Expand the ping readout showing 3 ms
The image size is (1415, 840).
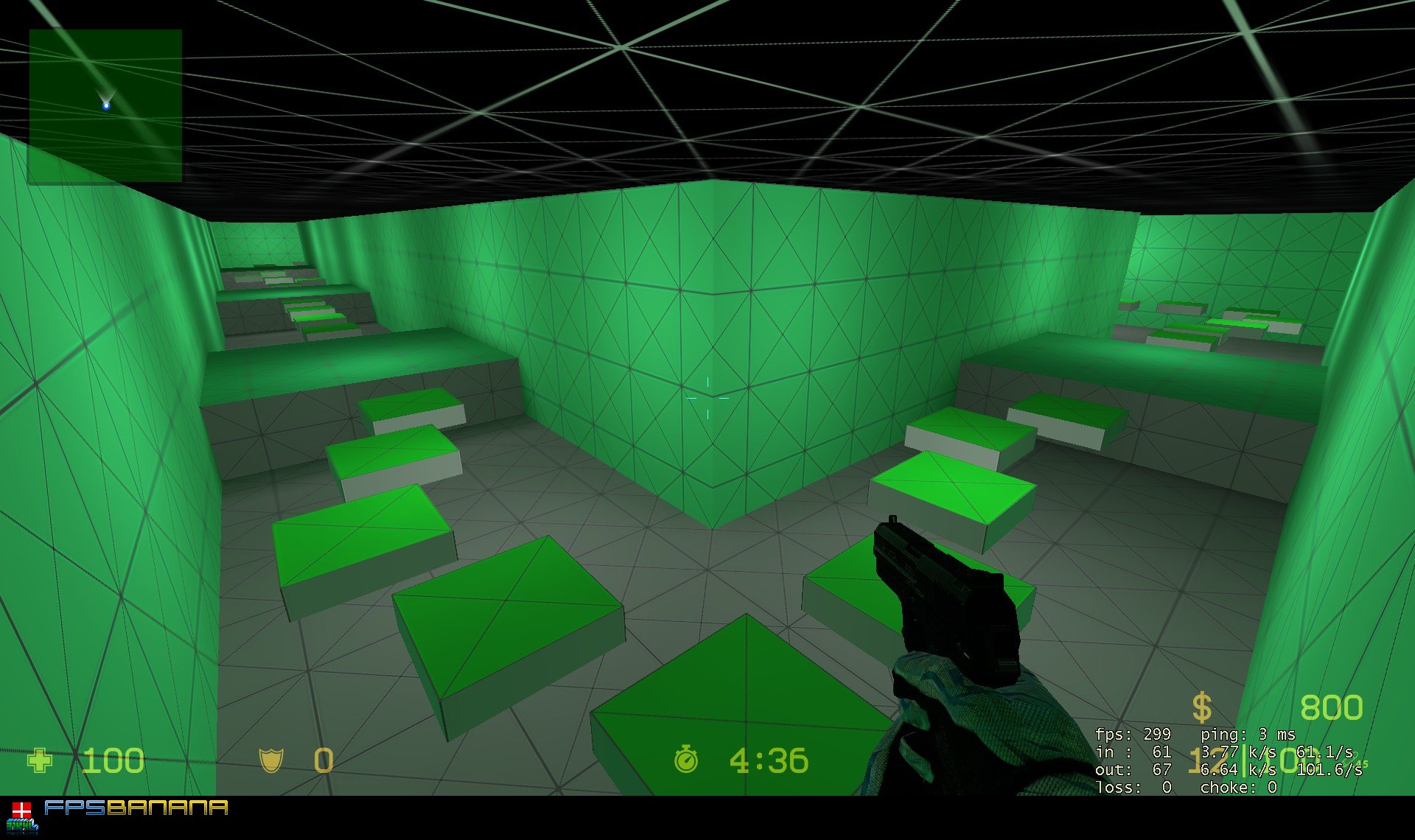click(1248, 735)
